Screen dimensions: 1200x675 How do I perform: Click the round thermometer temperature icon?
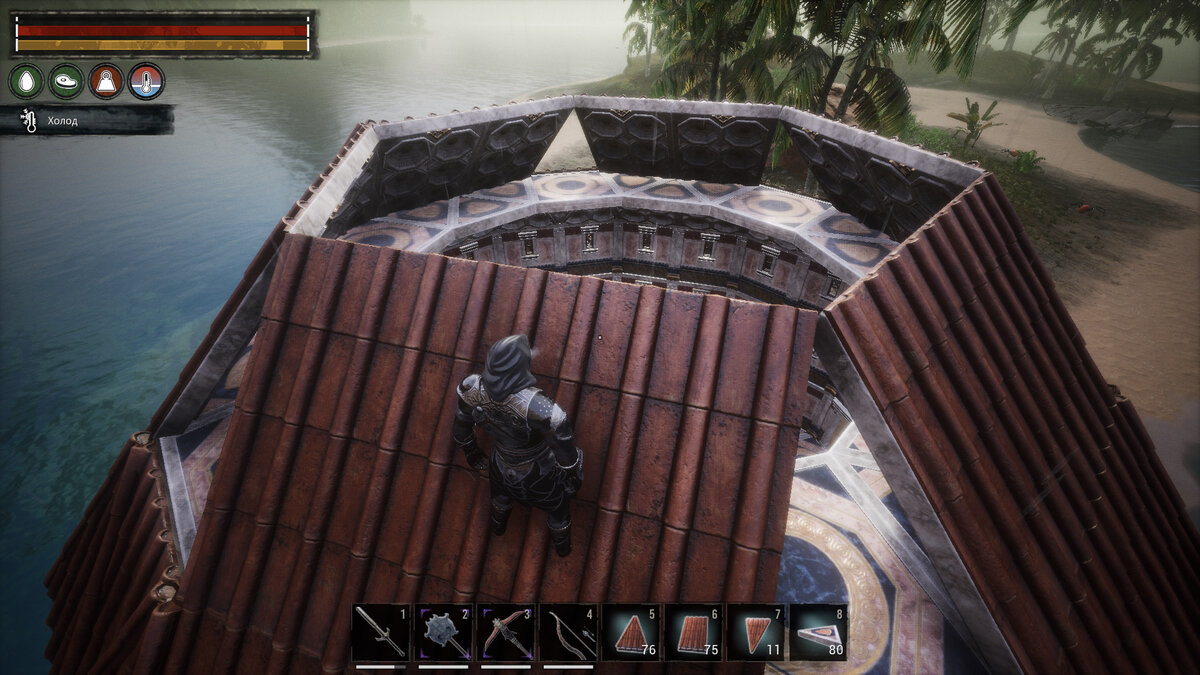[146, 81]
